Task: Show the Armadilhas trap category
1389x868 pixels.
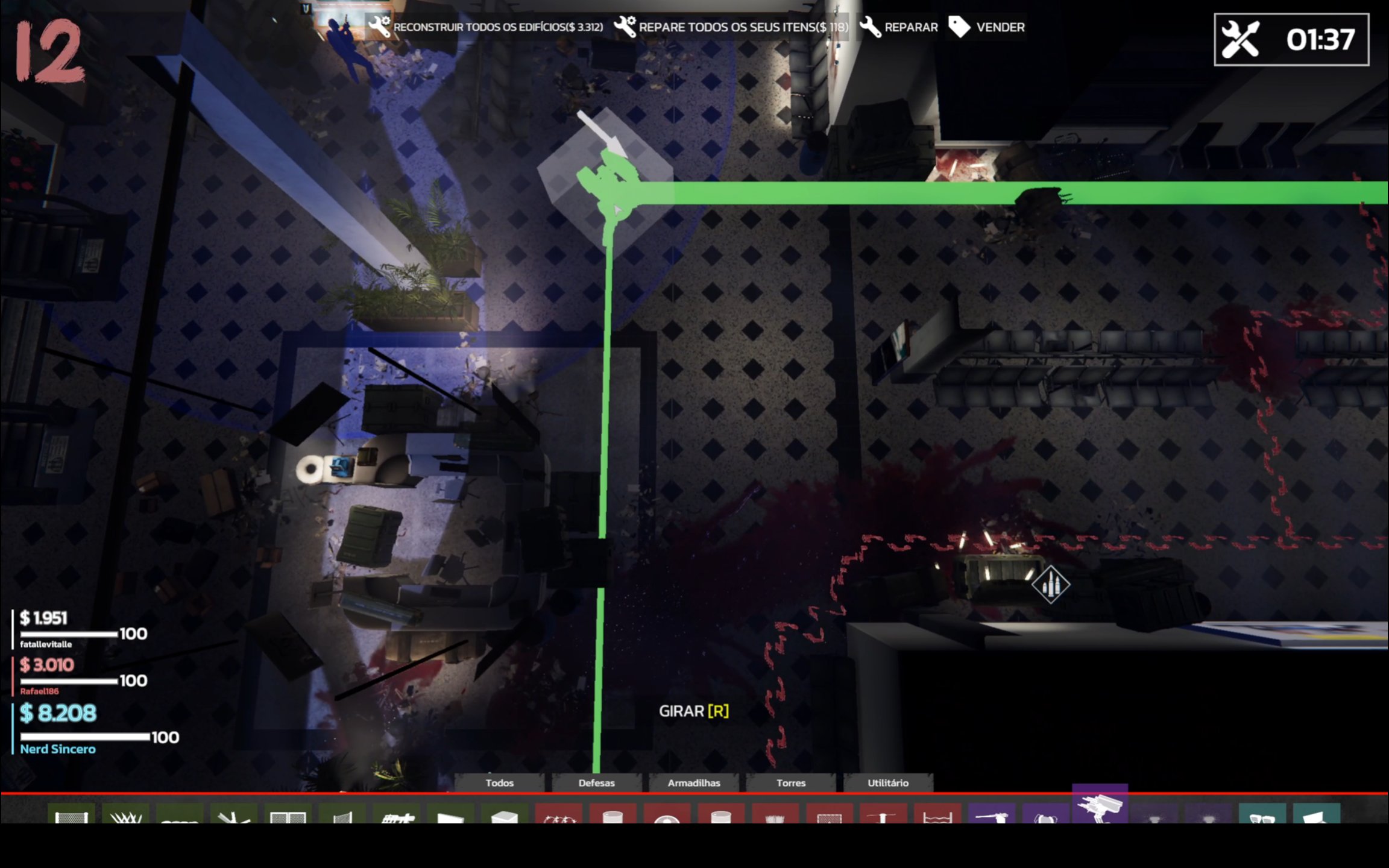Action: point(693,782)
